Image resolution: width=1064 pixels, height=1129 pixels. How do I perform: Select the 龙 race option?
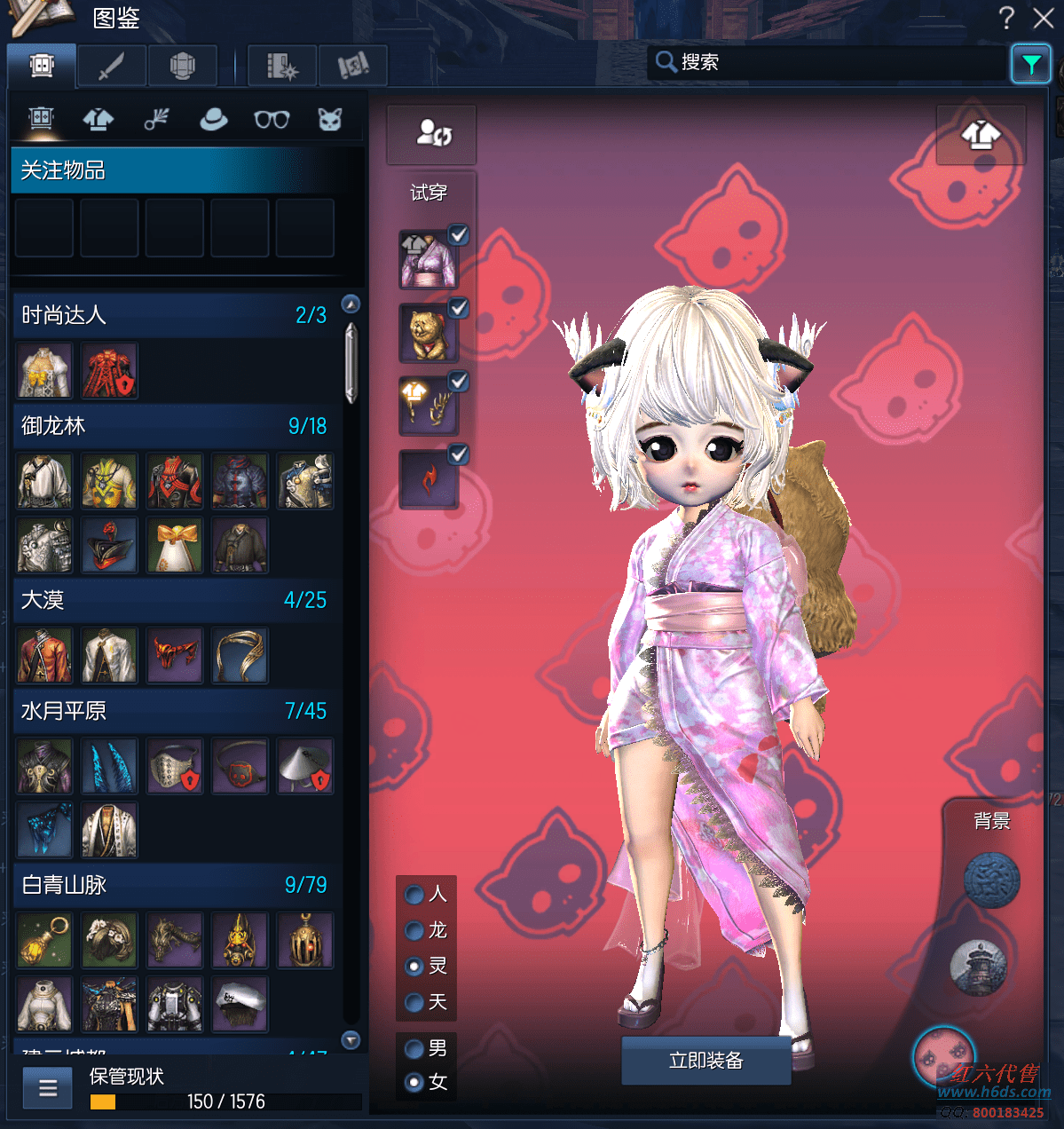(414, 930)
